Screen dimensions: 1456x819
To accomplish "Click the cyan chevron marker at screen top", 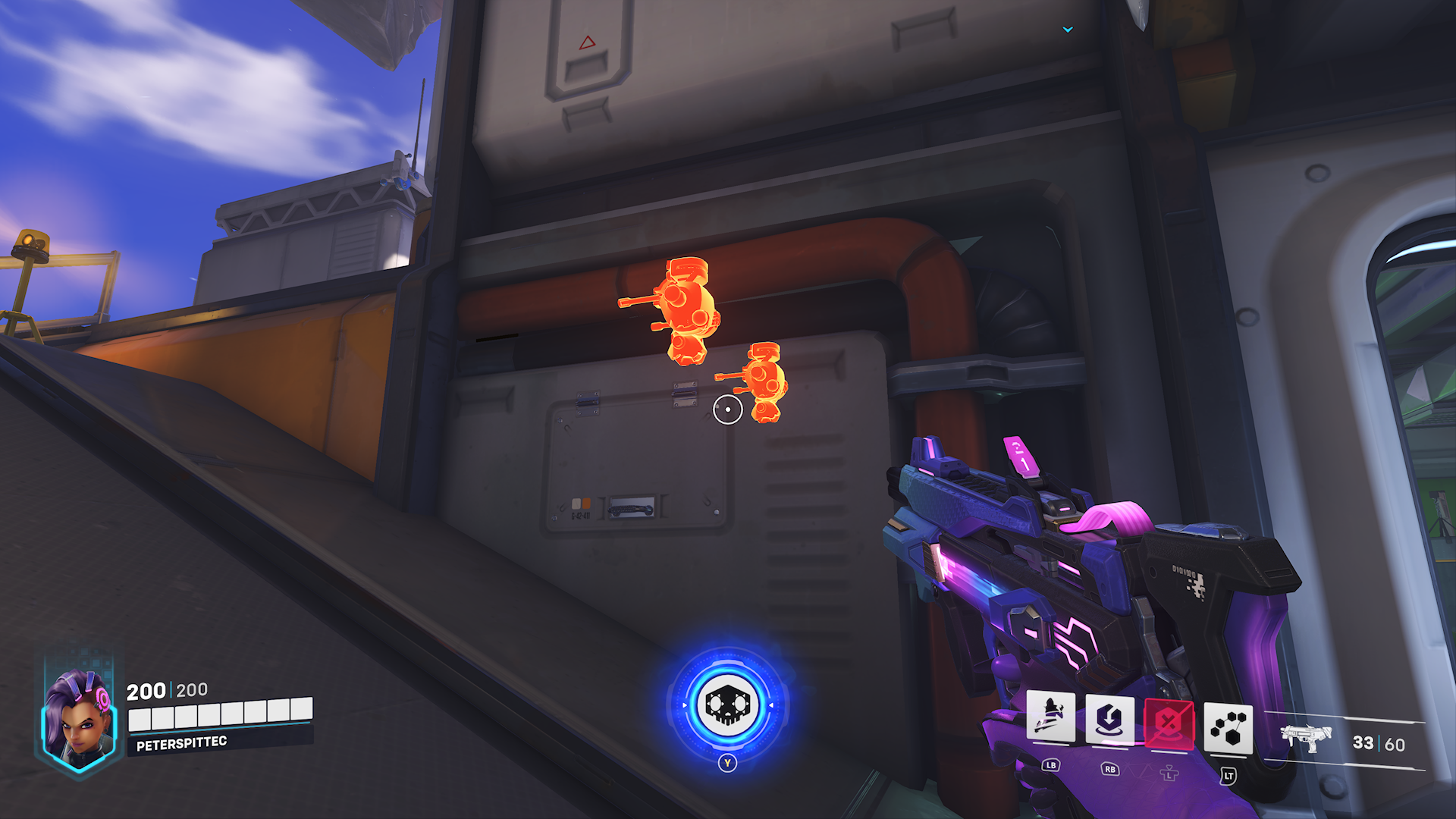I will [x=1068, y=30].
